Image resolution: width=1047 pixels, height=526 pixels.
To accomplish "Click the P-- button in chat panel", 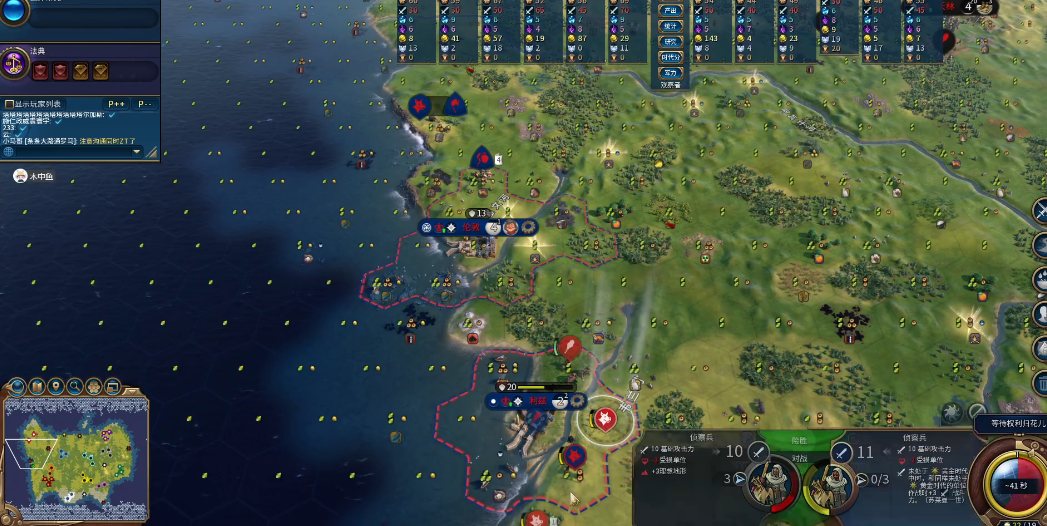I will tap(146, 104).
